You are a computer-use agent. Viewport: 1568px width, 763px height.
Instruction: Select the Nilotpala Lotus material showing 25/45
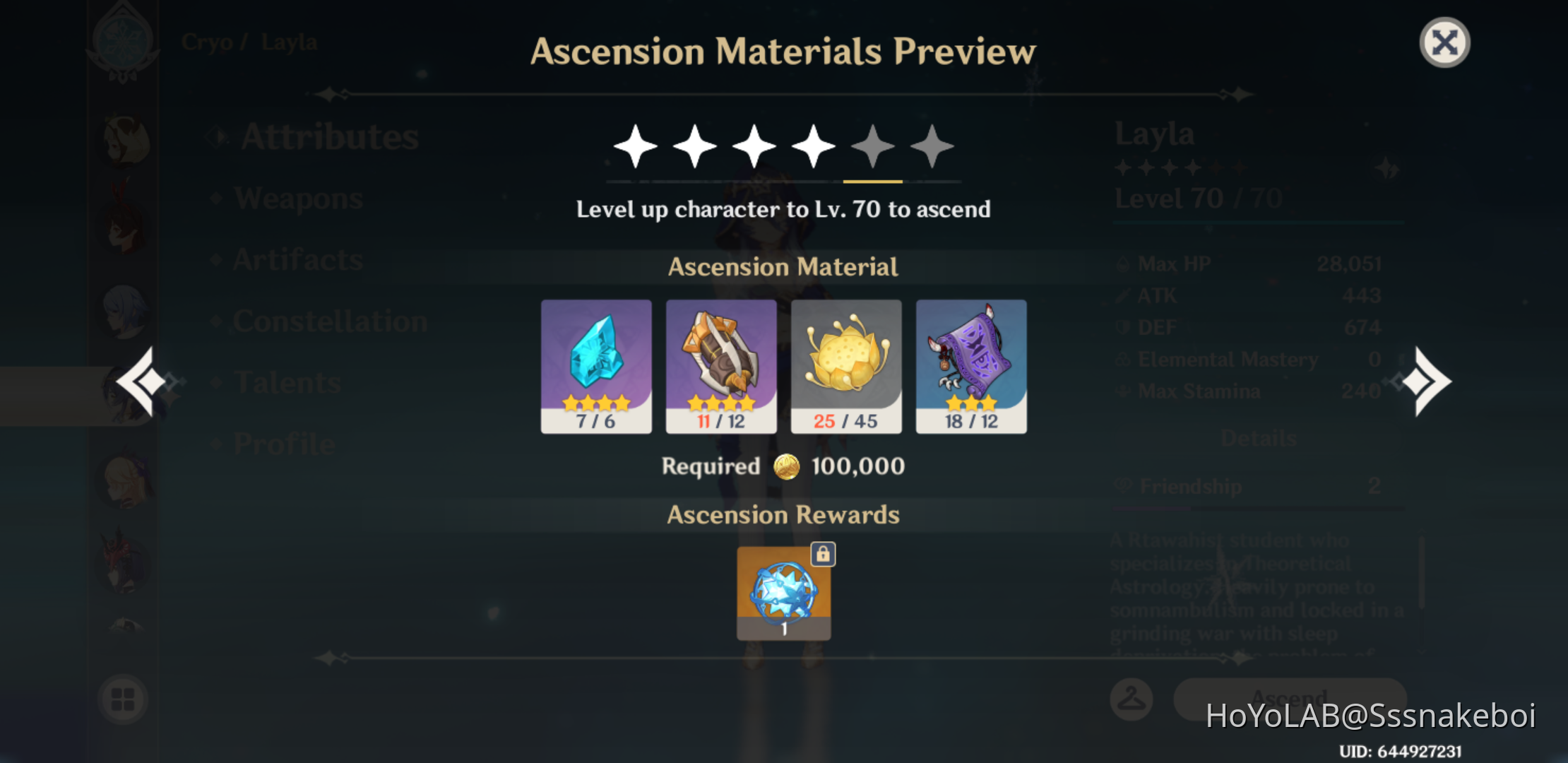pyautogui.click(x=846, y=360)
